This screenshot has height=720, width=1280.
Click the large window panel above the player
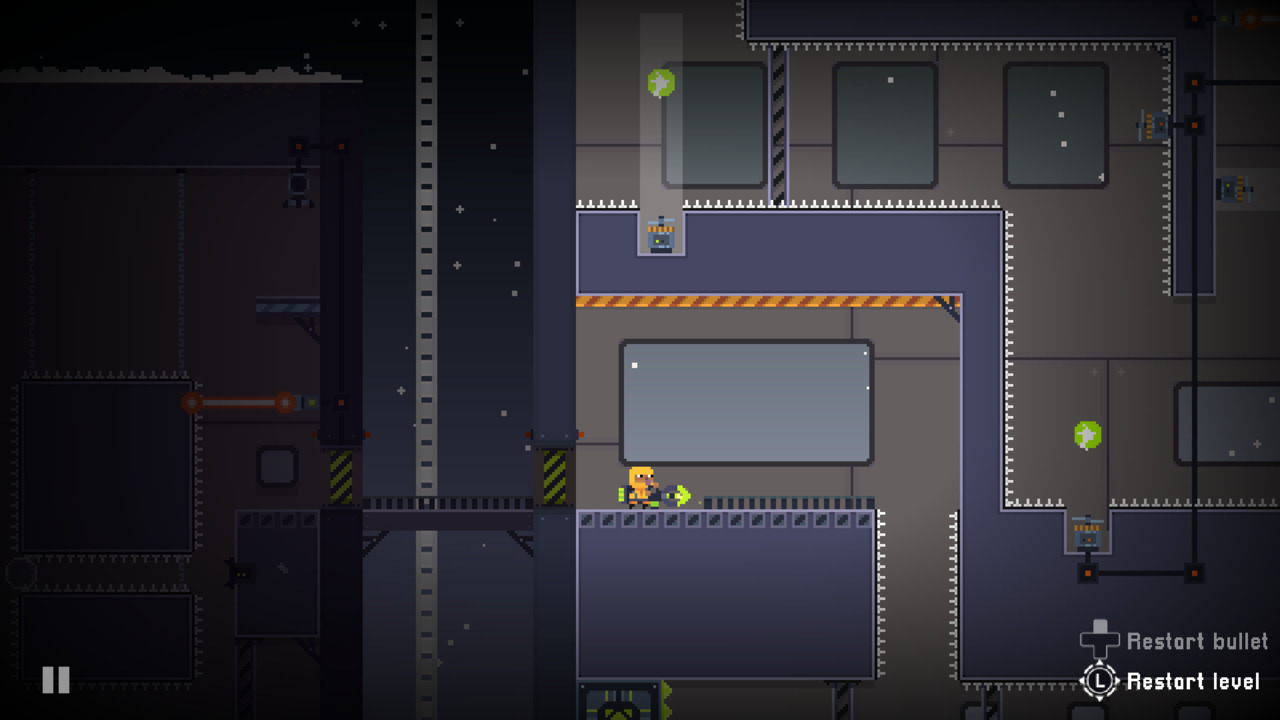pos(747,402)
